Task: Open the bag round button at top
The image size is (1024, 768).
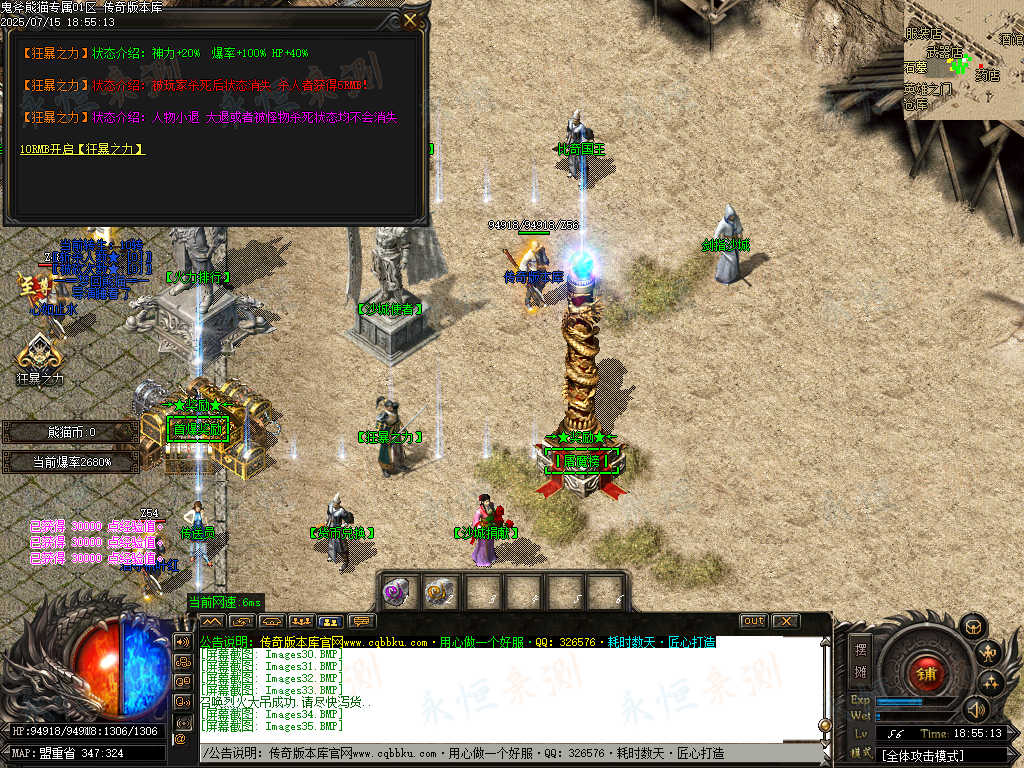Action: point(974,627)
